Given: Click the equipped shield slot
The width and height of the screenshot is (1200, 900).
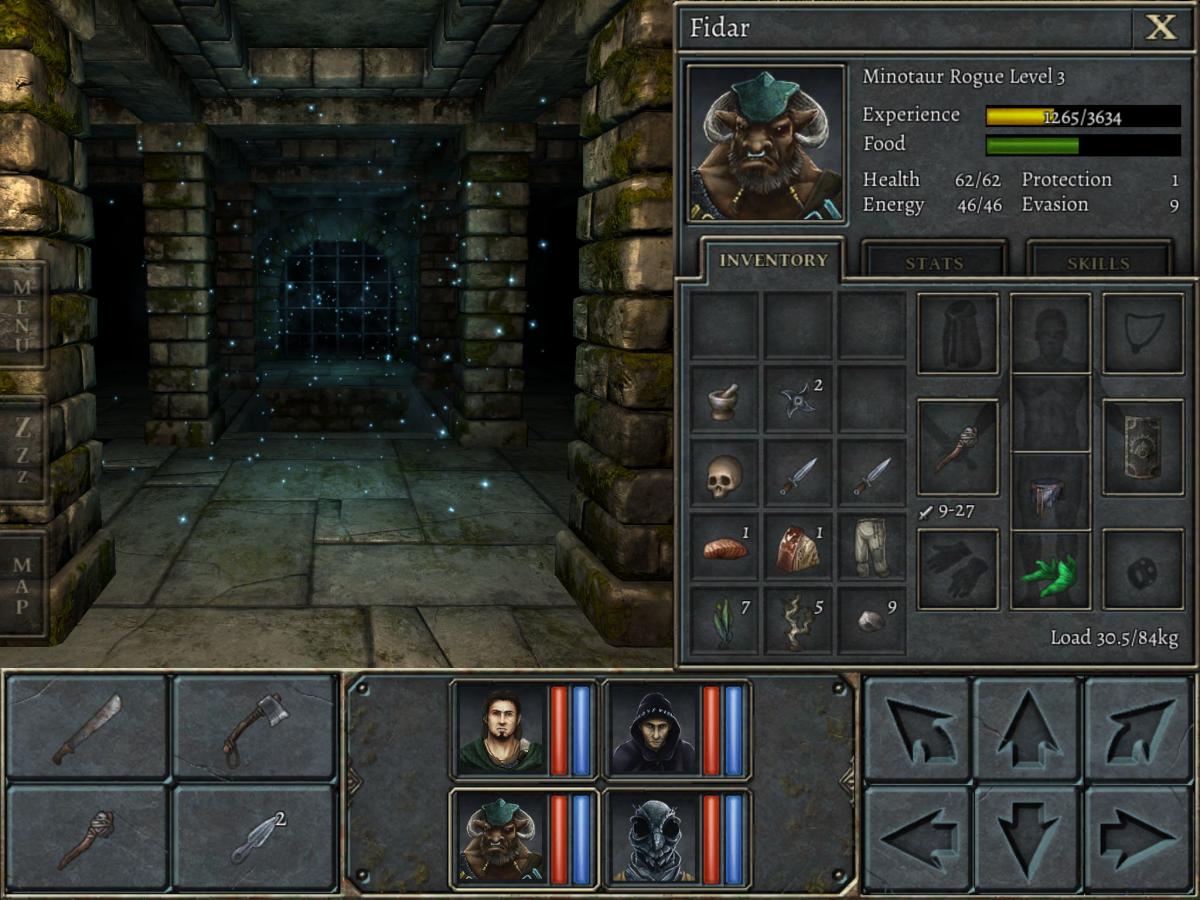Looking at the screenshot, I should (1142, 446).
